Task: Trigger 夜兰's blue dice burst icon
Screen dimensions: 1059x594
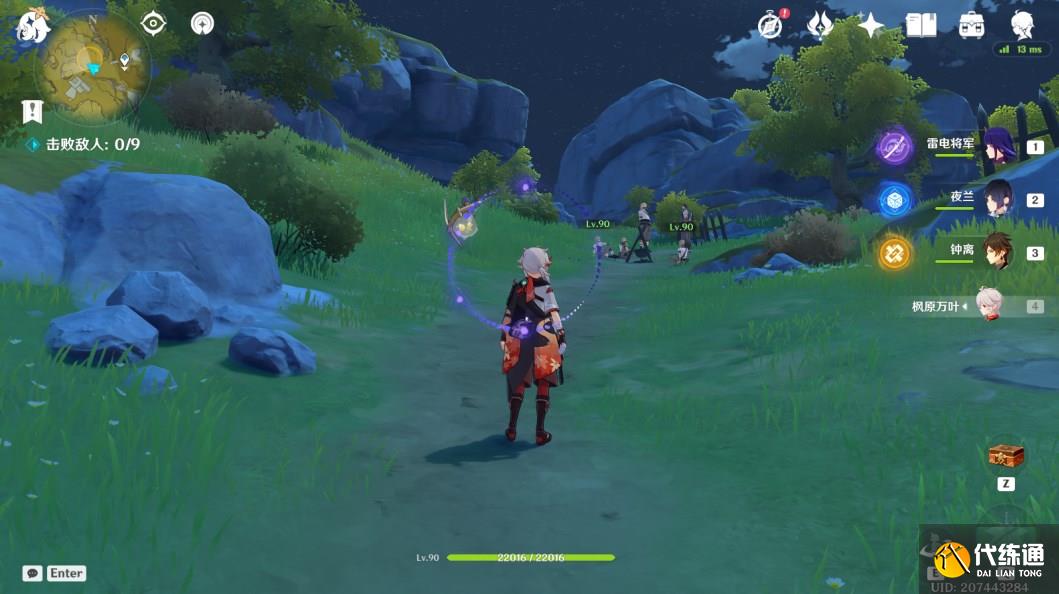Action: 895,200
